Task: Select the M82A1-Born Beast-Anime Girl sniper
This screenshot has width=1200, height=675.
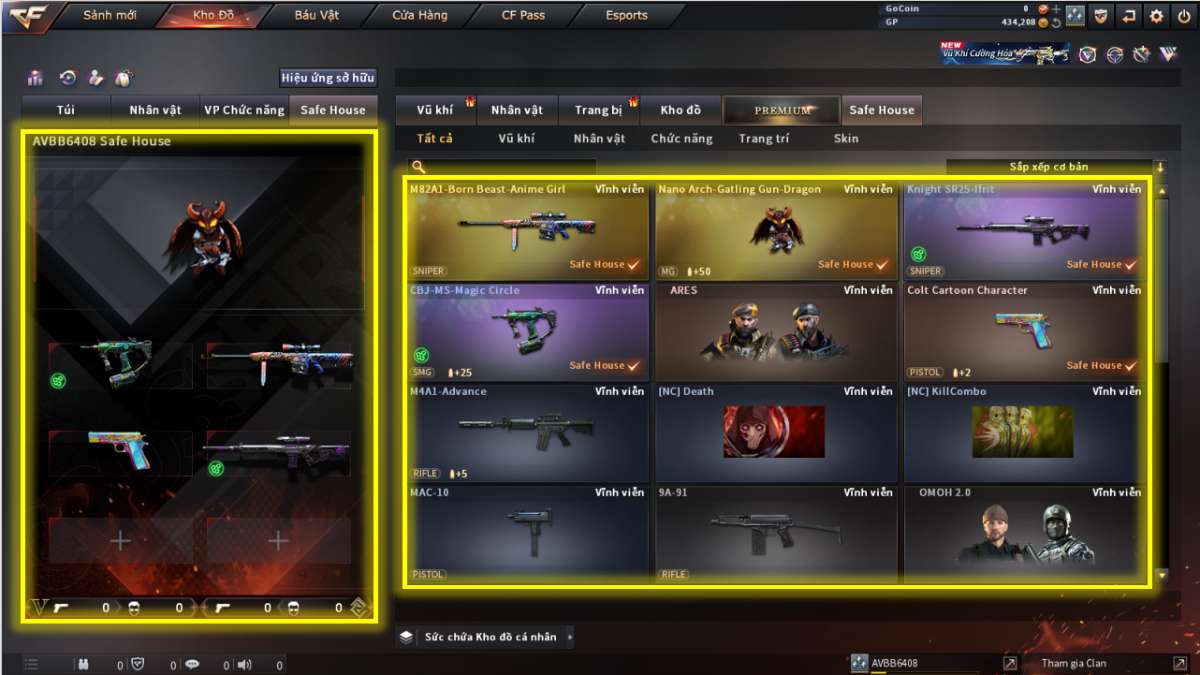Action: pyautogui.click(x=527, y=231)
